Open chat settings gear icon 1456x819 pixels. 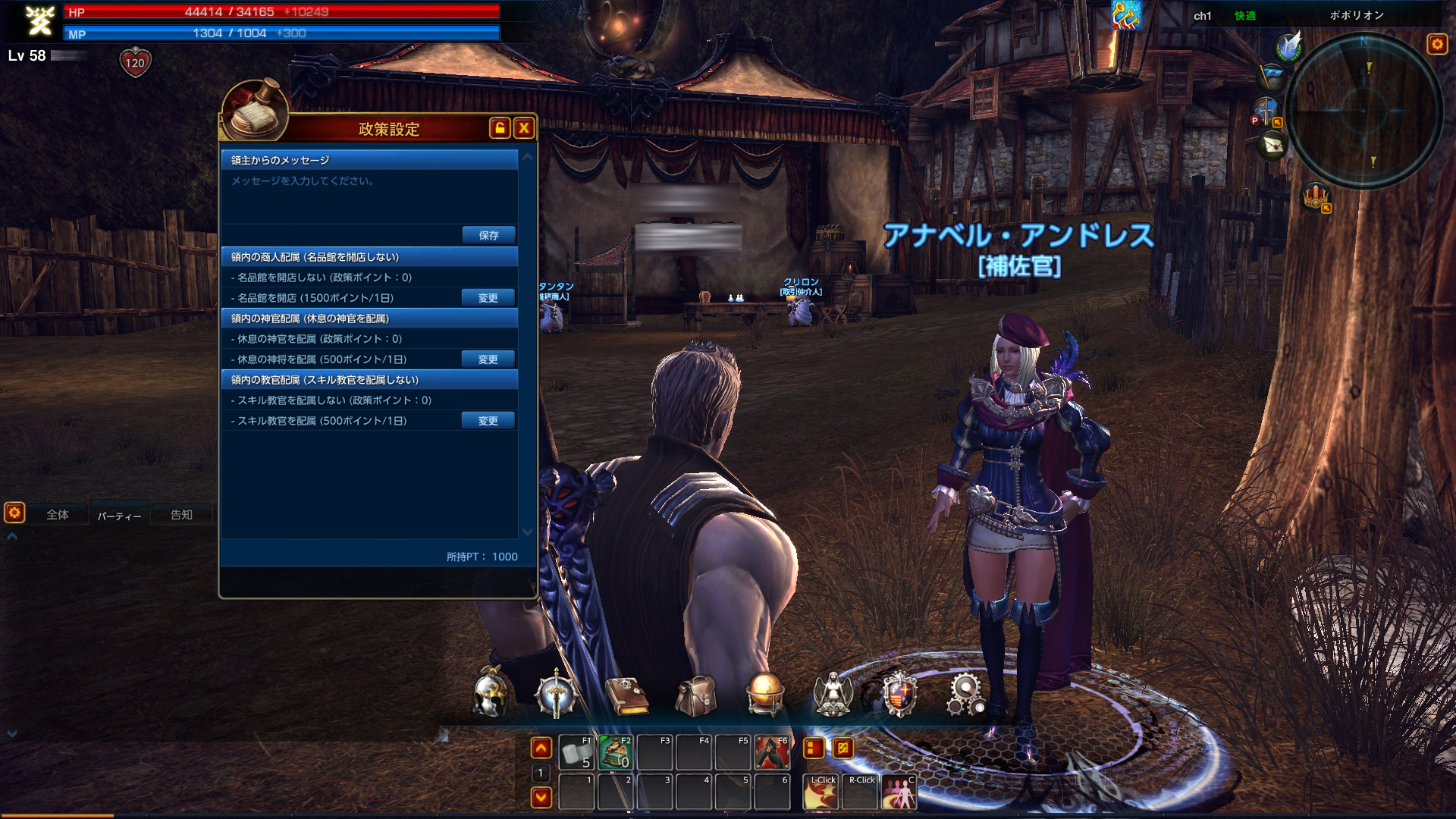click(14, 513)
